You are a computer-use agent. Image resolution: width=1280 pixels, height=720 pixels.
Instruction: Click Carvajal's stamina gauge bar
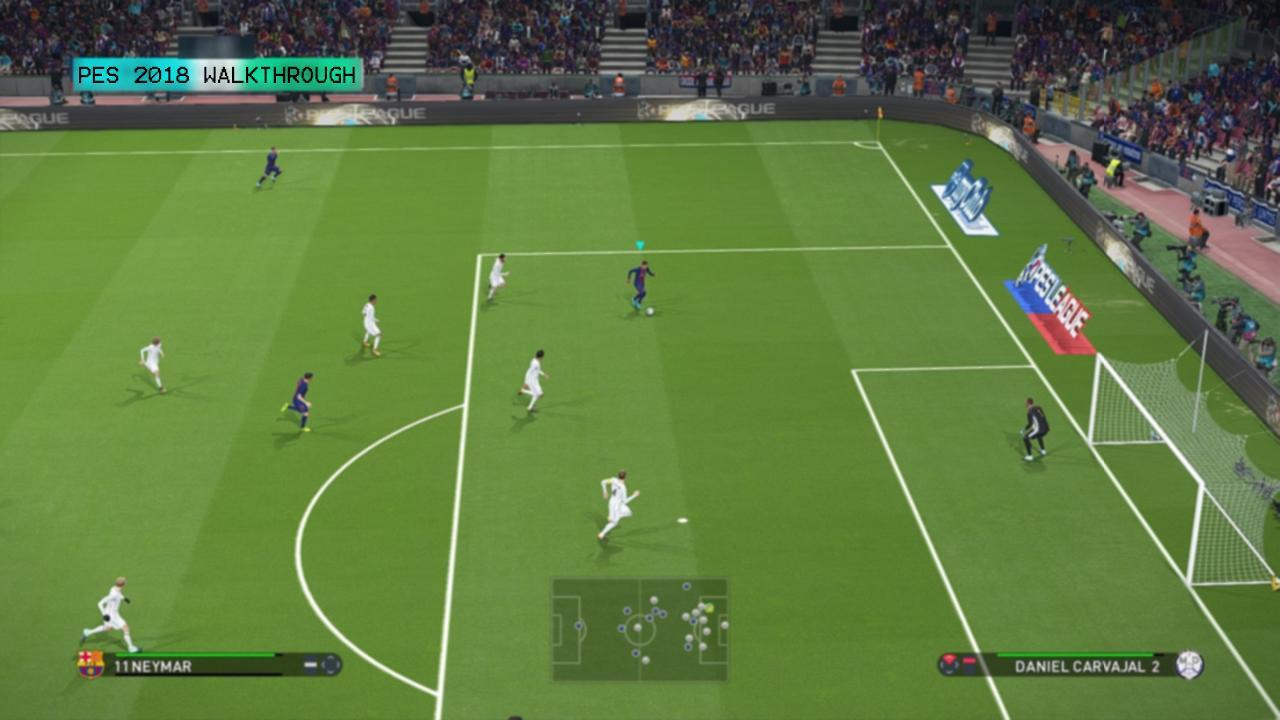tap(1075, 655)
